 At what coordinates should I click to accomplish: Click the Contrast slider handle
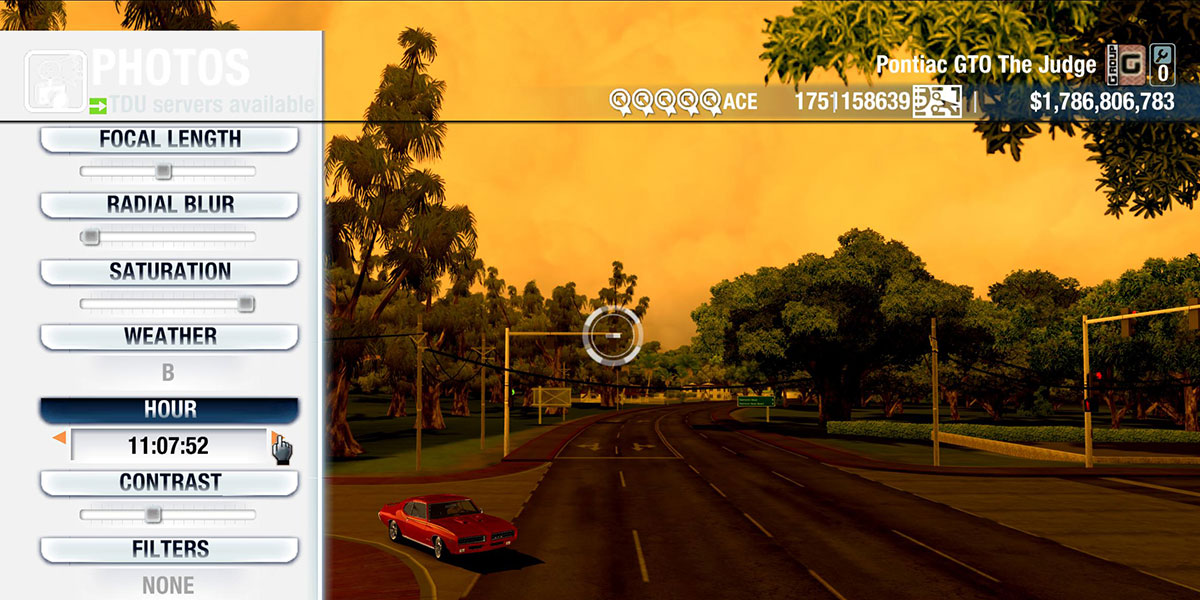[152, 515]
